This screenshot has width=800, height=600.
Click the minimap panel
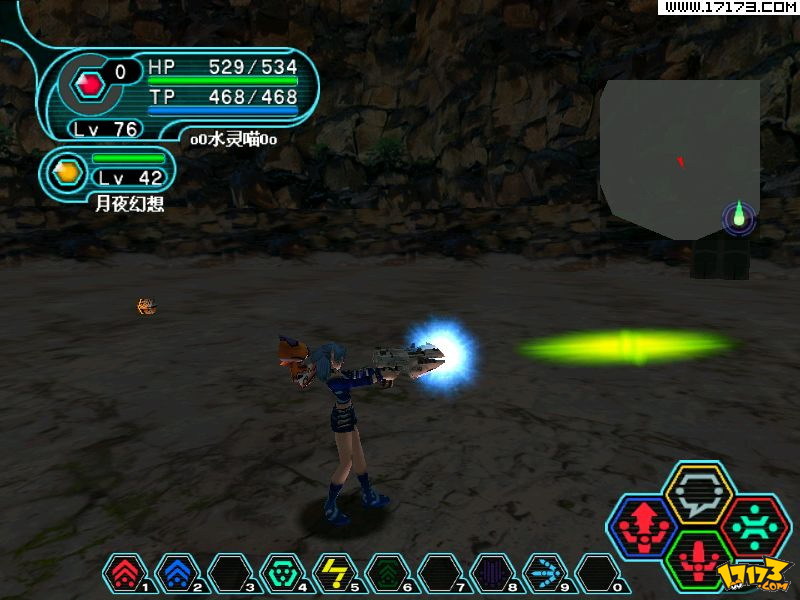point(679,158)
